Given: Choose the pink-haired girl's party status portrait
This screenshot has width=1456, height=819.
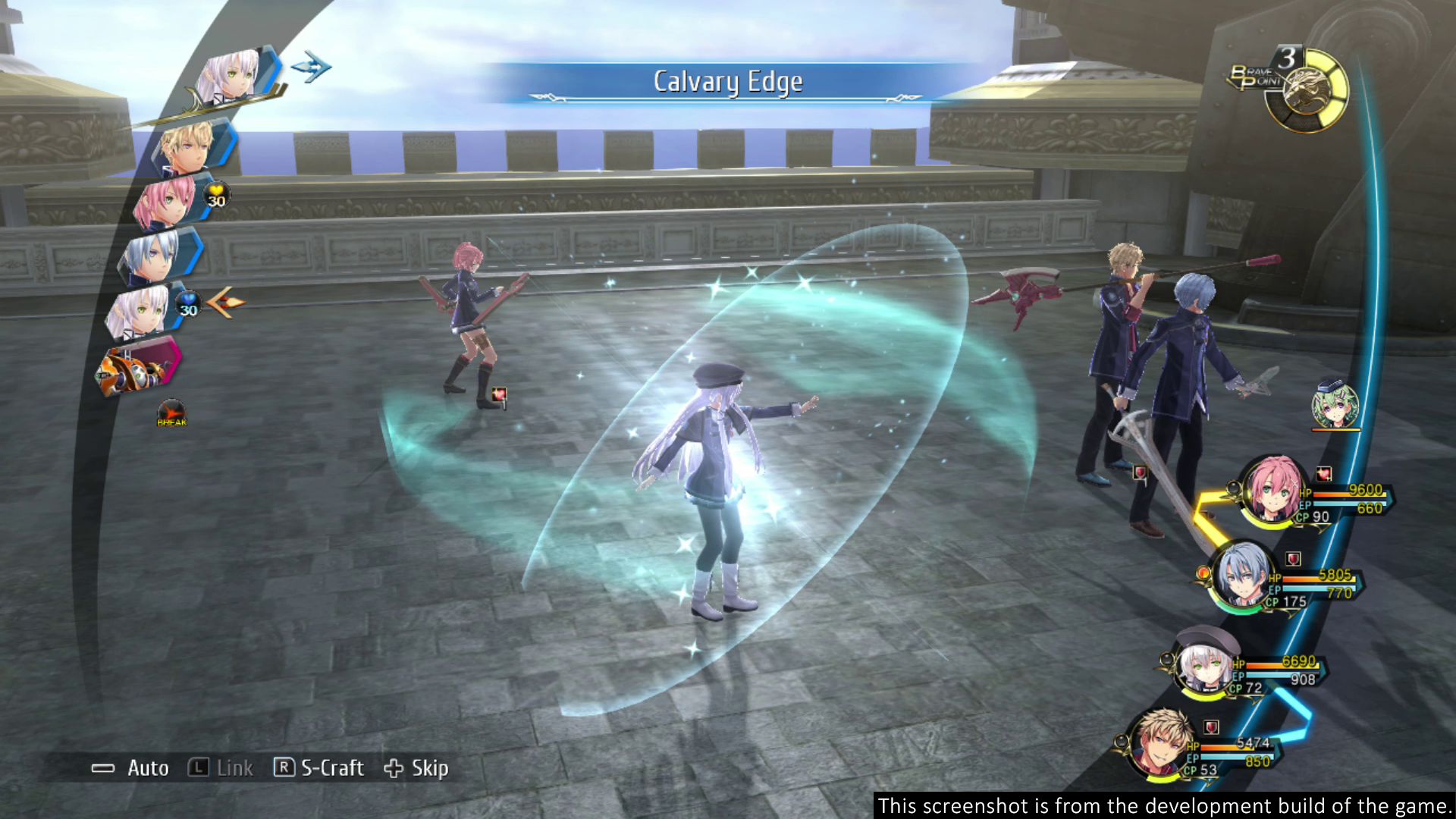Looking at the screenshot, I should coord(1272,491).
